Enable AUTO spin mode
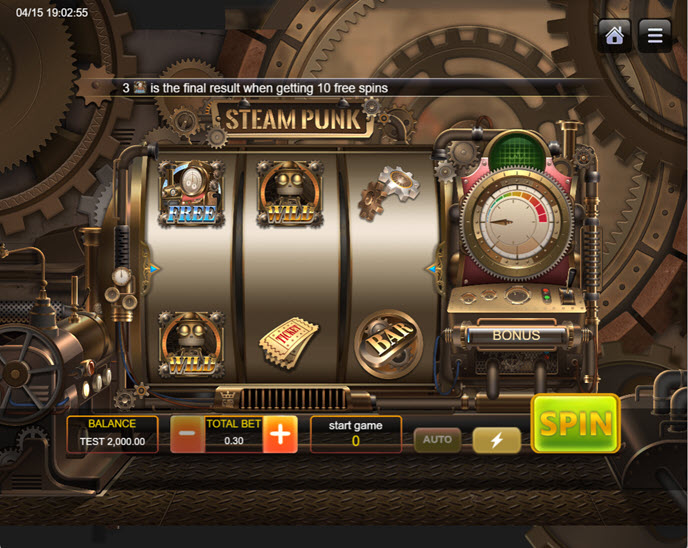 (437, 439)
